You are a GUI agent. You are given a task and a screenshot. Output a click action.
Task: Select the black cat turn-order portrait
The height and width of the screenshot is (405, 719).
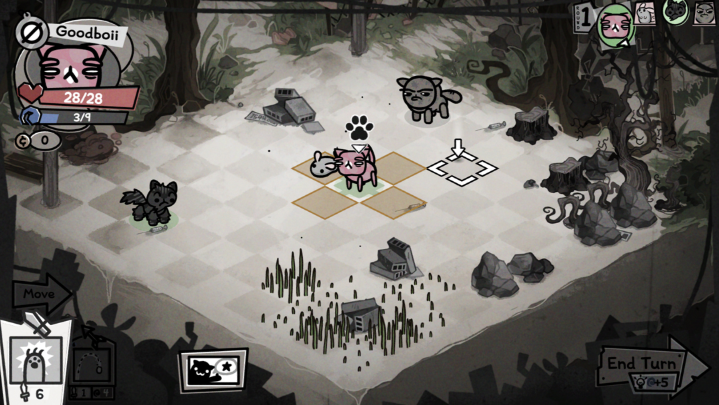[675, 12]
